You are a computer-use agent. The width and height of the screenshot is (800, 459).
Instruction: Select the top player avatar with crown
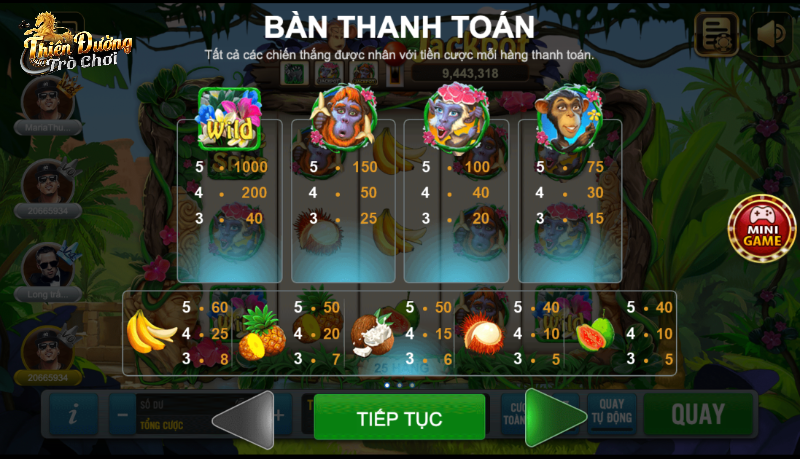(46, 99)
